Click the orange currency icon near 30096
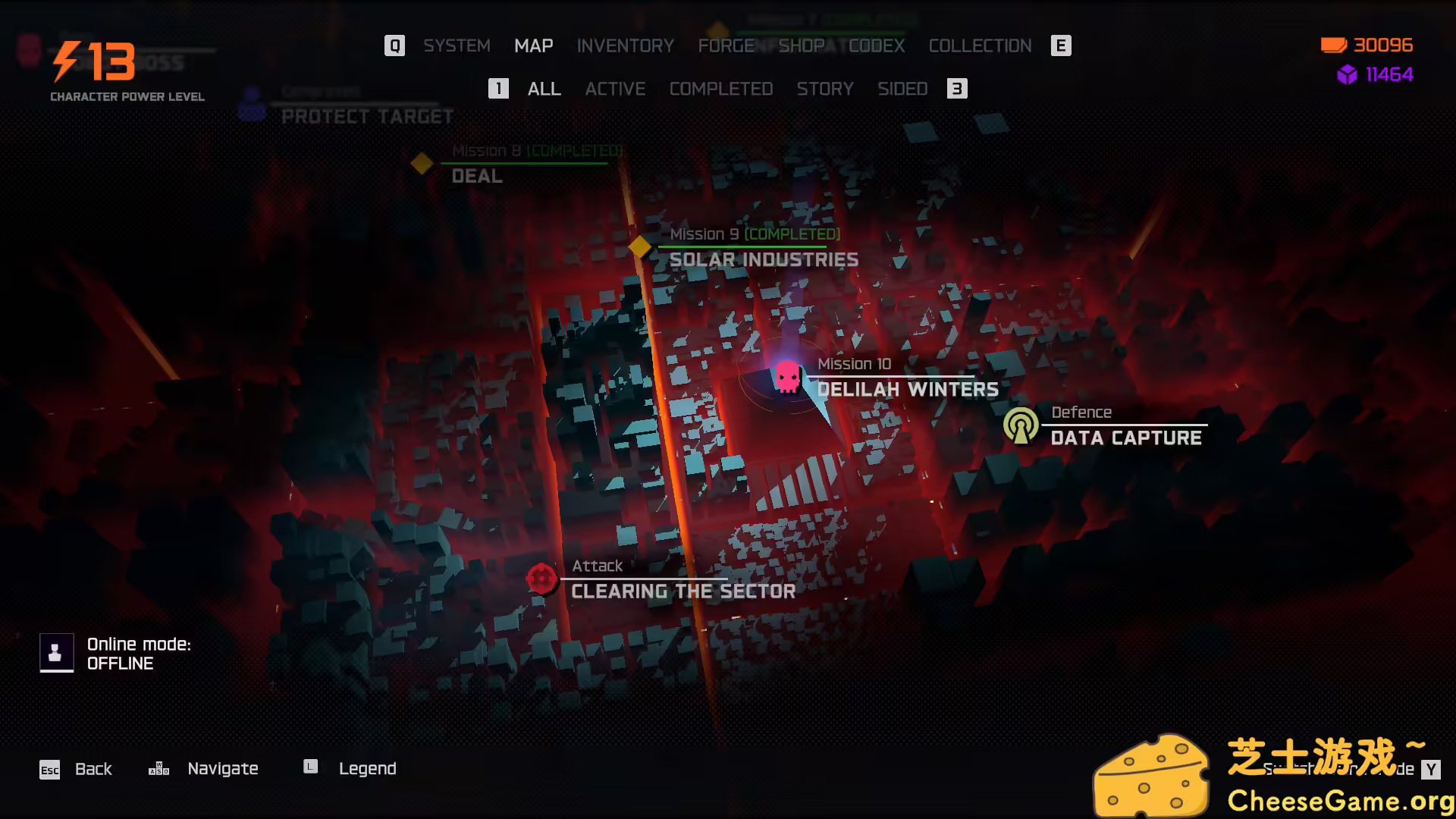 click(1332, 45)
